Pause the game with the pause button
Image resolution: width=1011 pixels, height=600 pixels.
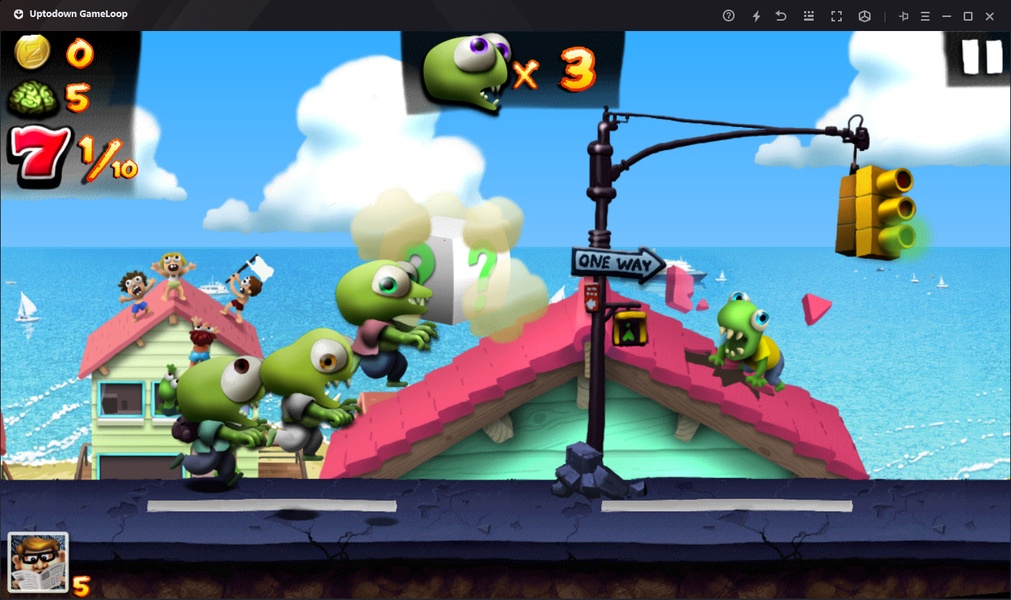point(980,57)
